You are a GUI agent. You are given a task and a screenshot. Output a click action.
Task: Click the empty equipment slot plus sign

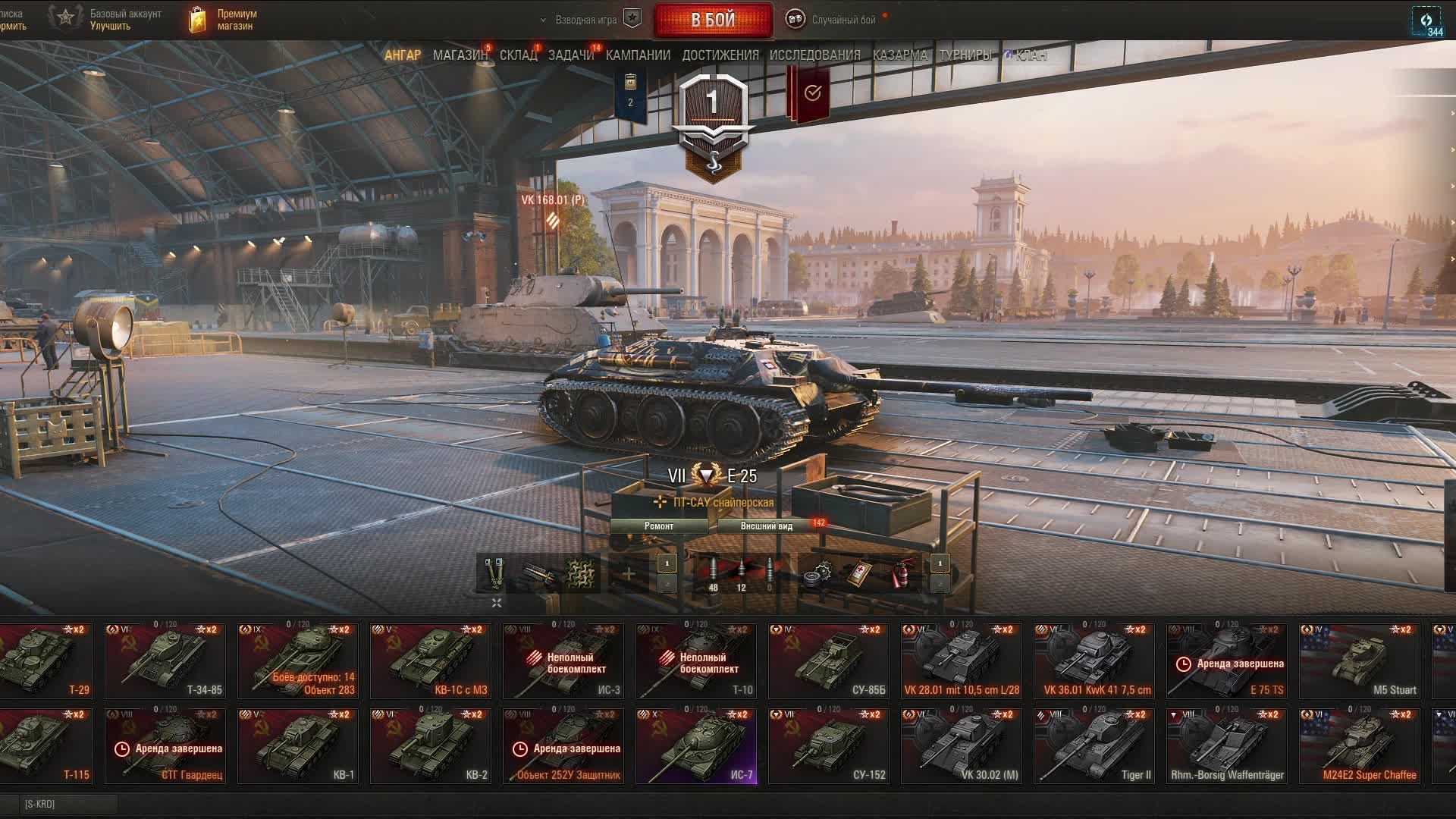[x=629, y=574]
